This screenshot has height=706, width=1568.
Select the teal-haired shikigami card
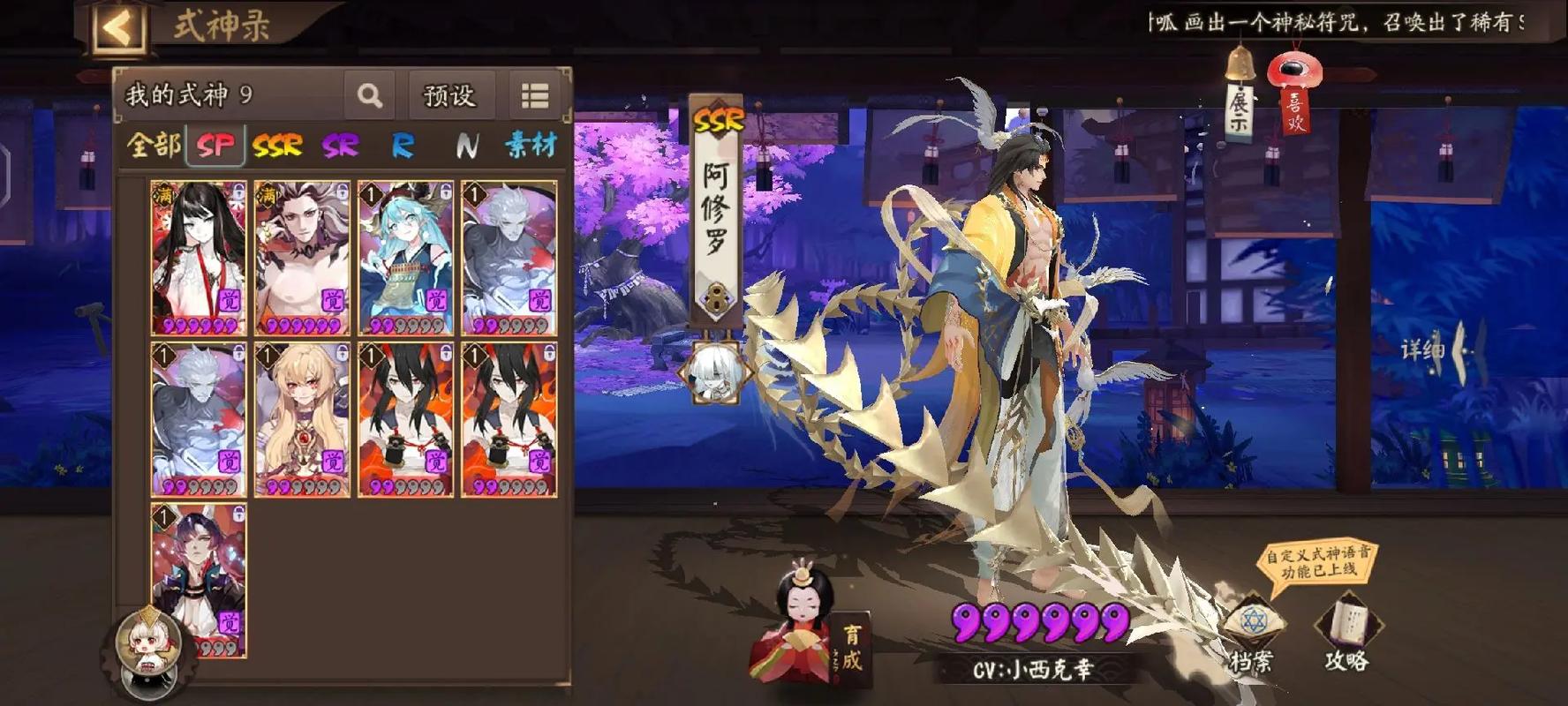point(405,258)
